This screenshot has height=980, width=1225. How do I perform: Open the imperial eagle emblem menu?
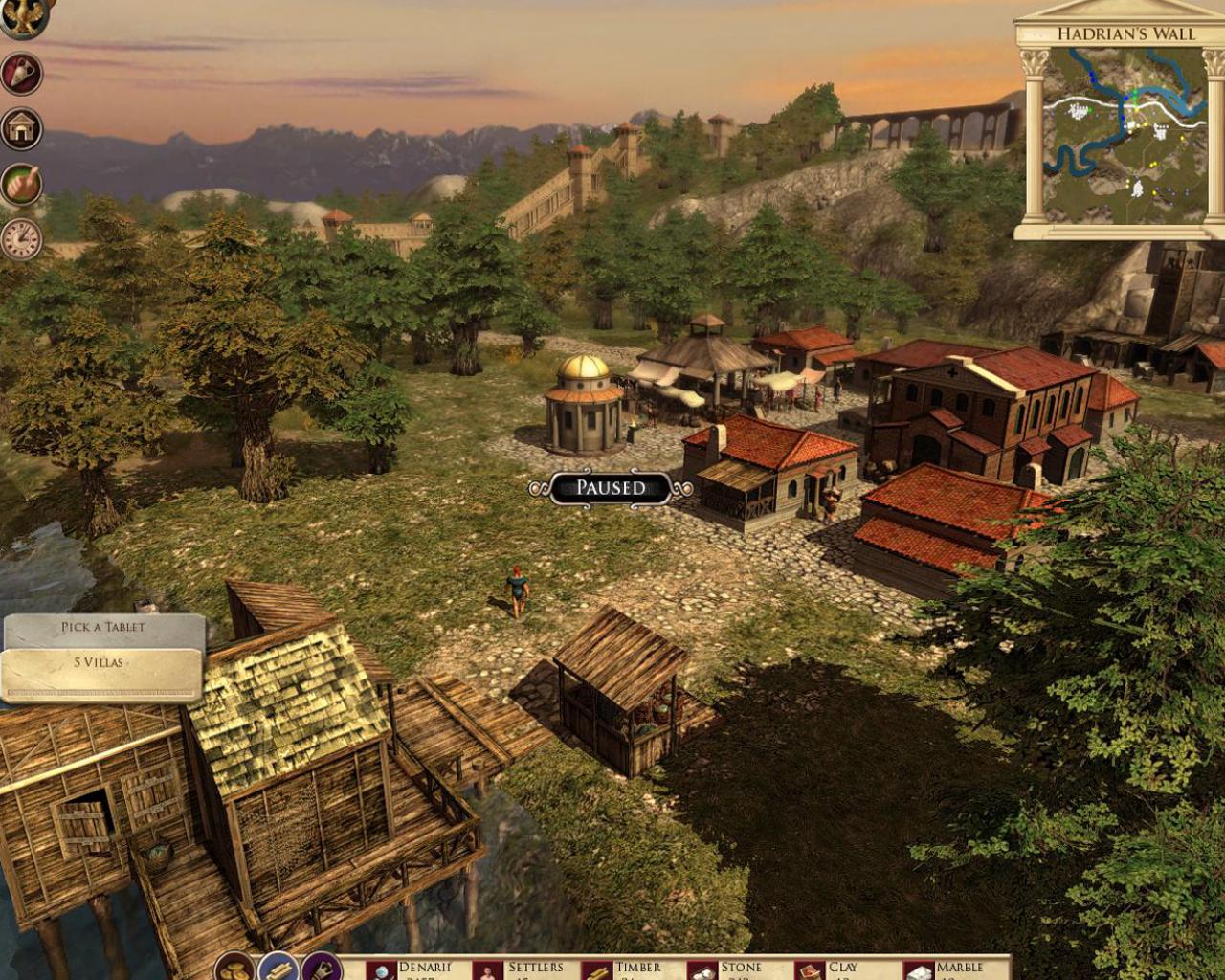(21, 19)
